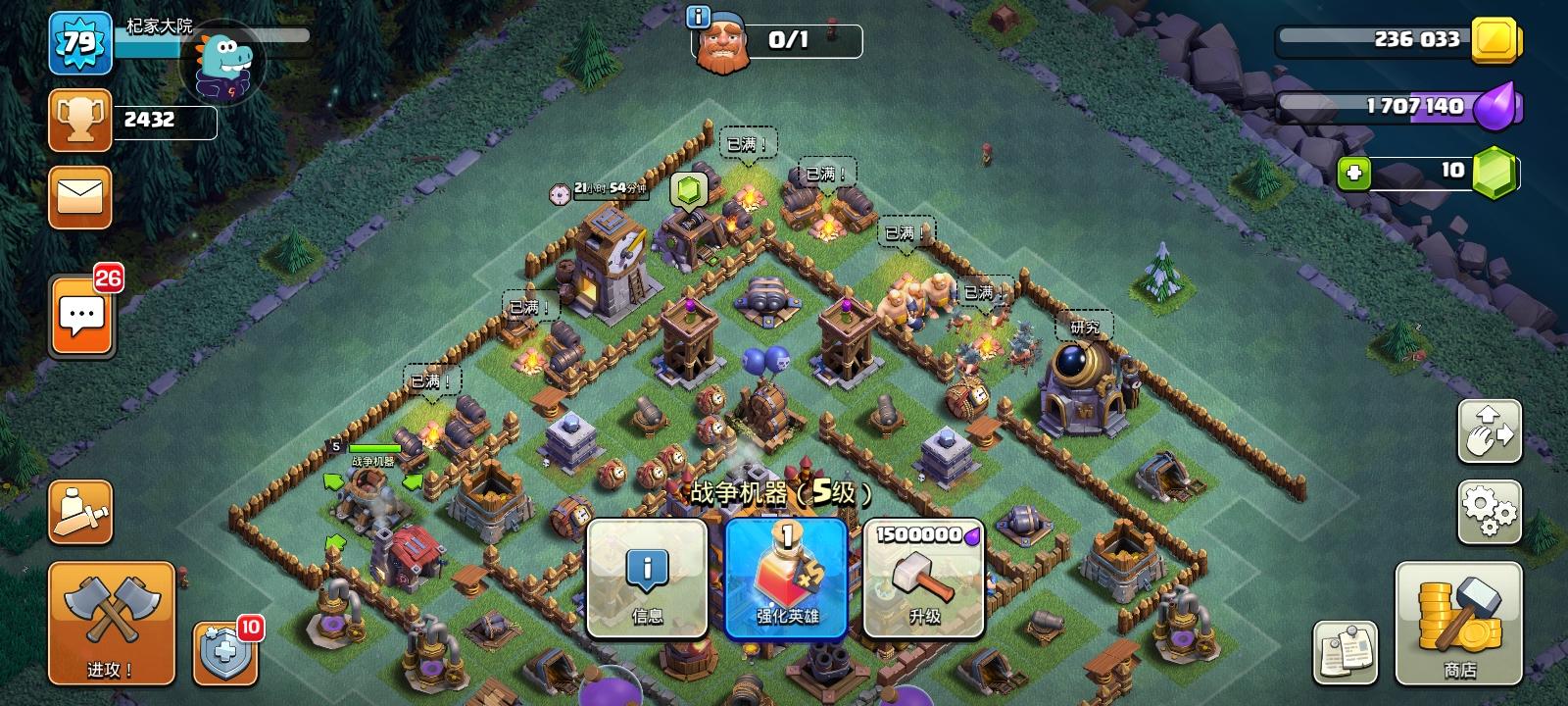Collect the 已满 full gold storage near the top

747,143
